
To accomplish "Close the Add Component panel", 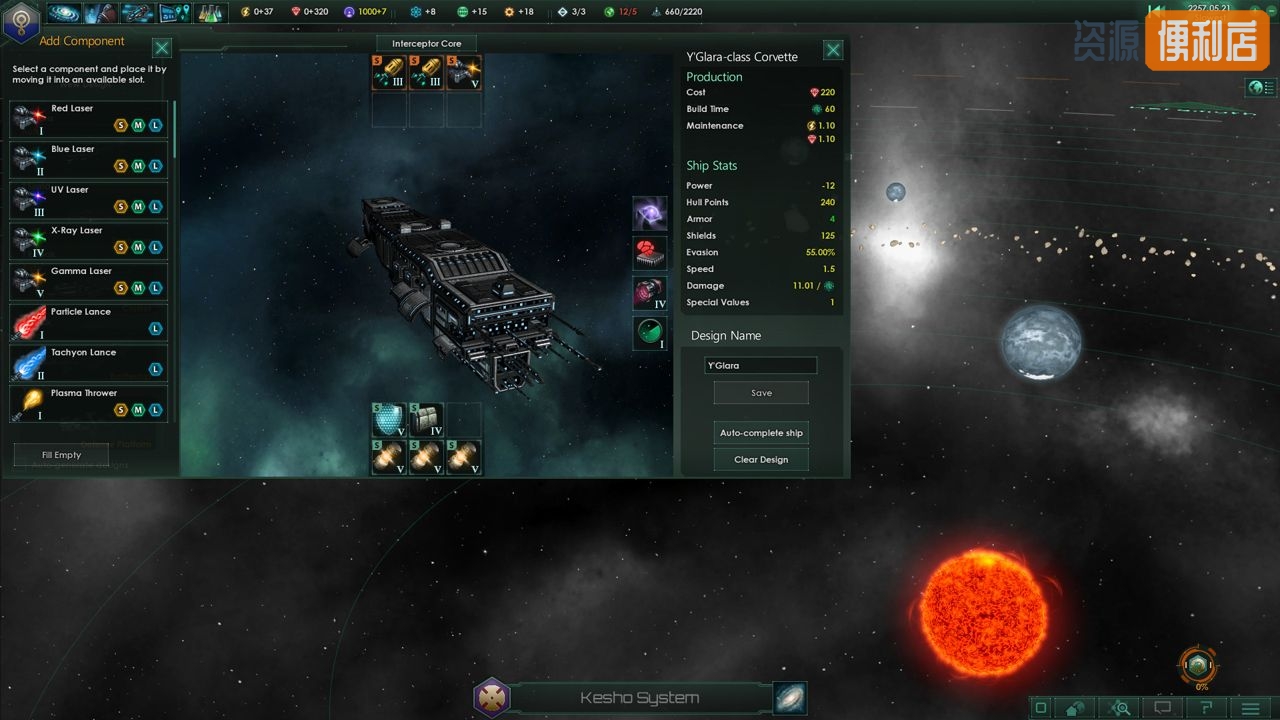I will (x=162, y=48).
